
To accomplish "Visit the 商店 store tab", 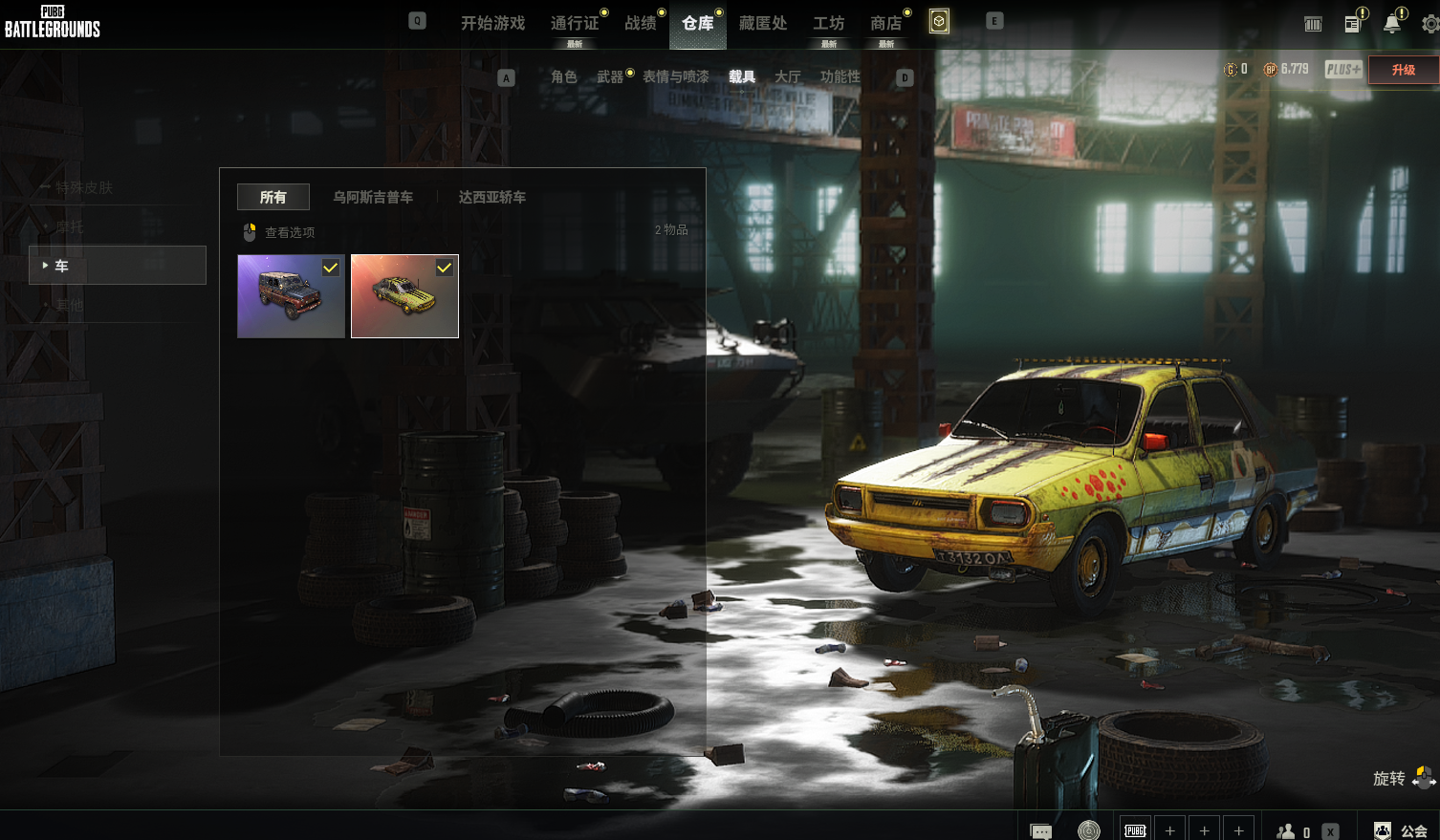I will (886, 23).
